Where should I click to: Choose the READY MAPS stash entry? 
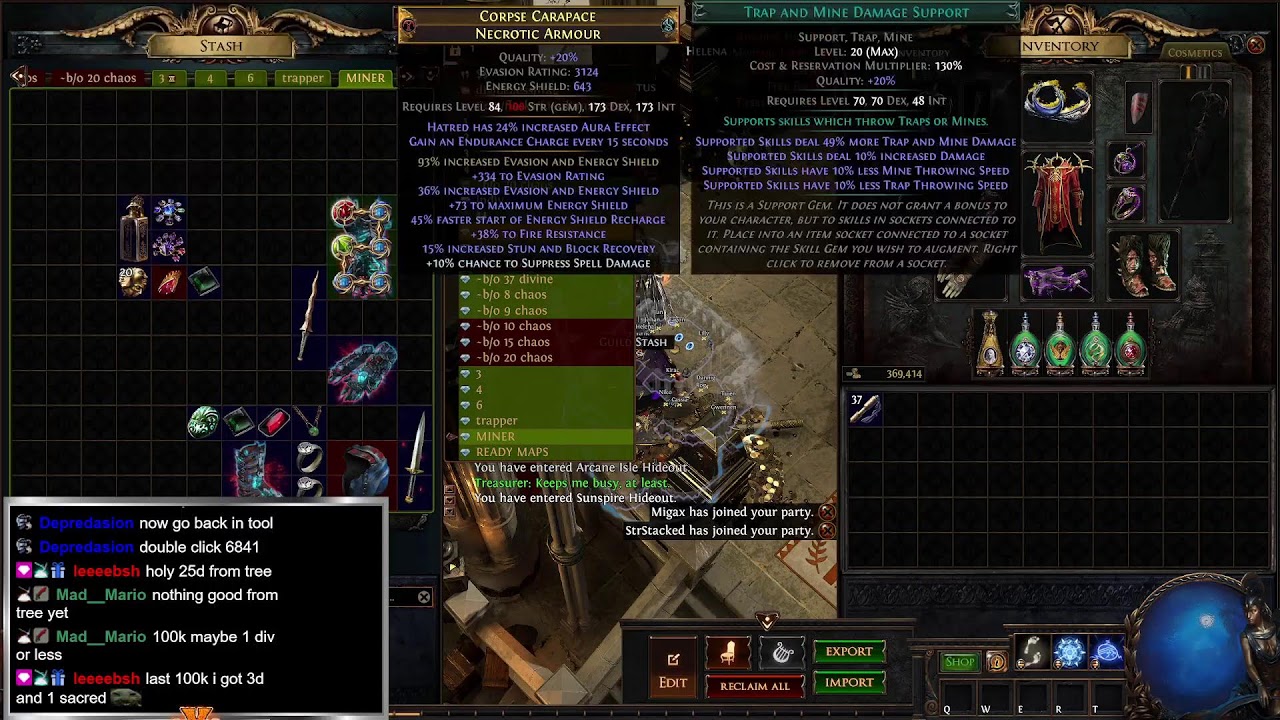coord(512,452)
